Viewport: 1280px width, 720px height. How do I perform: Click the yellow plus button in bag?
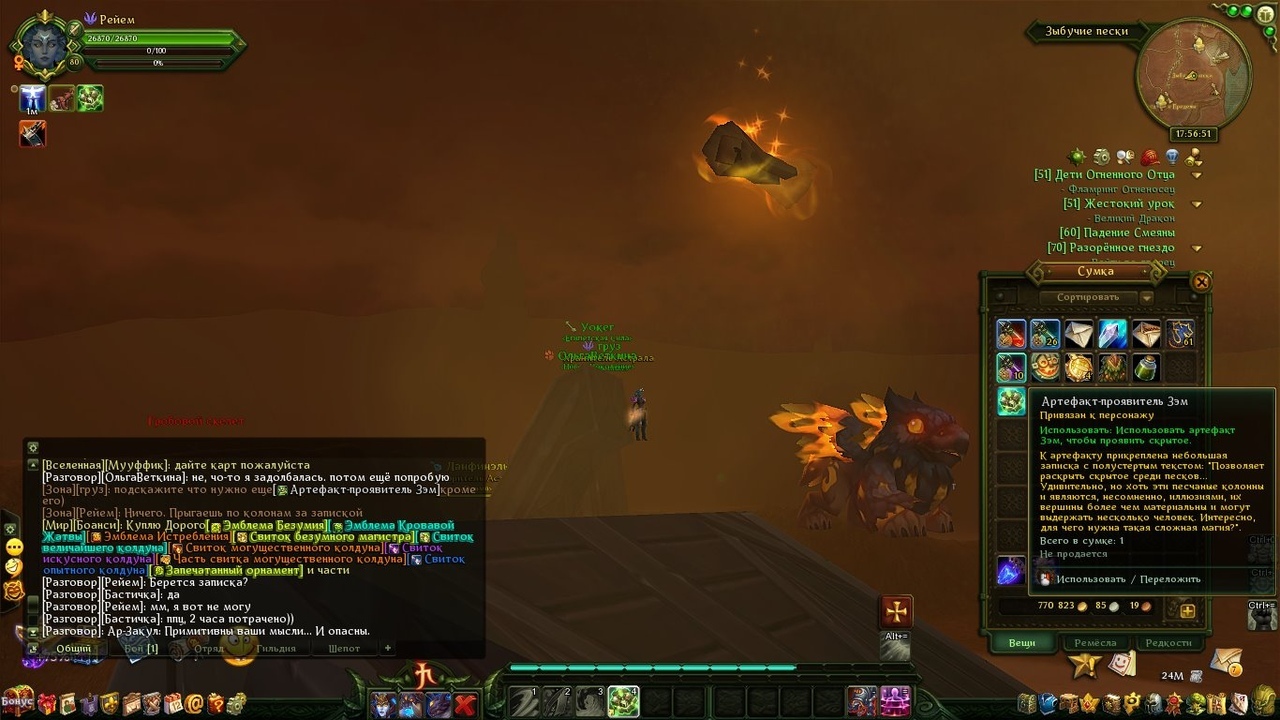click(1187, 610)
